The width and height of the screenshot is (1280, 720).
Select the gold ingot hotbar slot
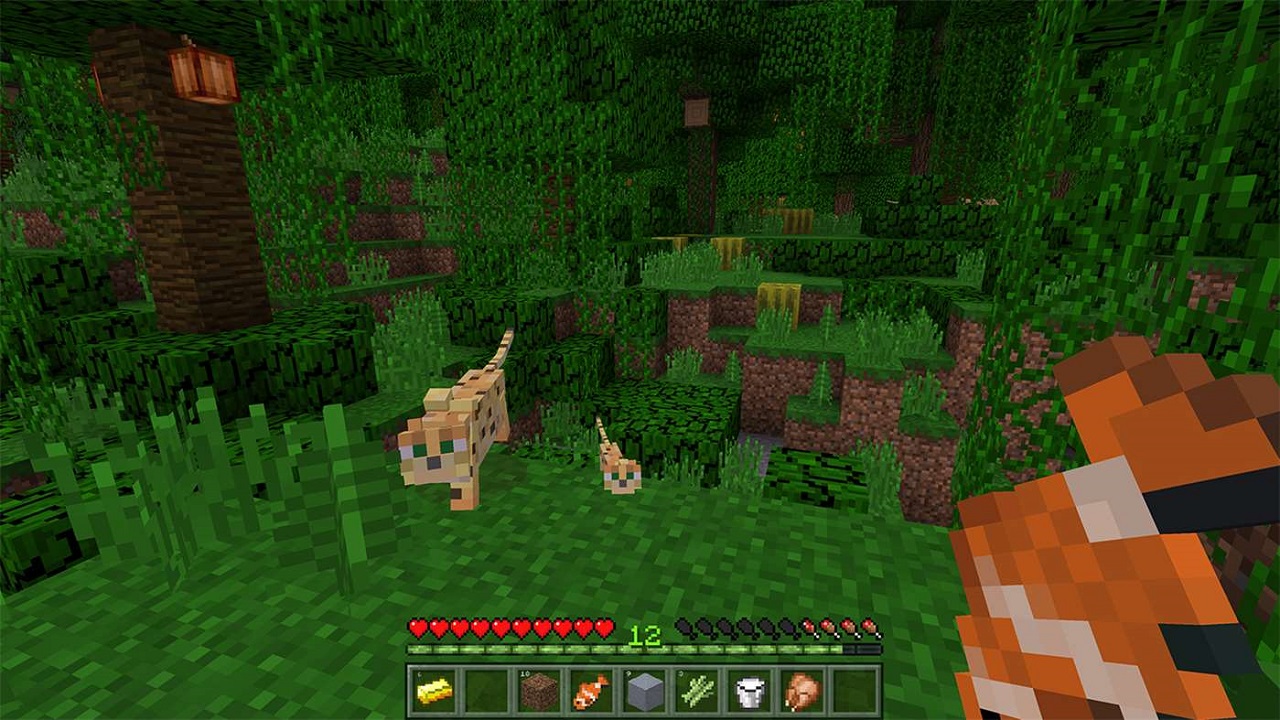(435, 690)
